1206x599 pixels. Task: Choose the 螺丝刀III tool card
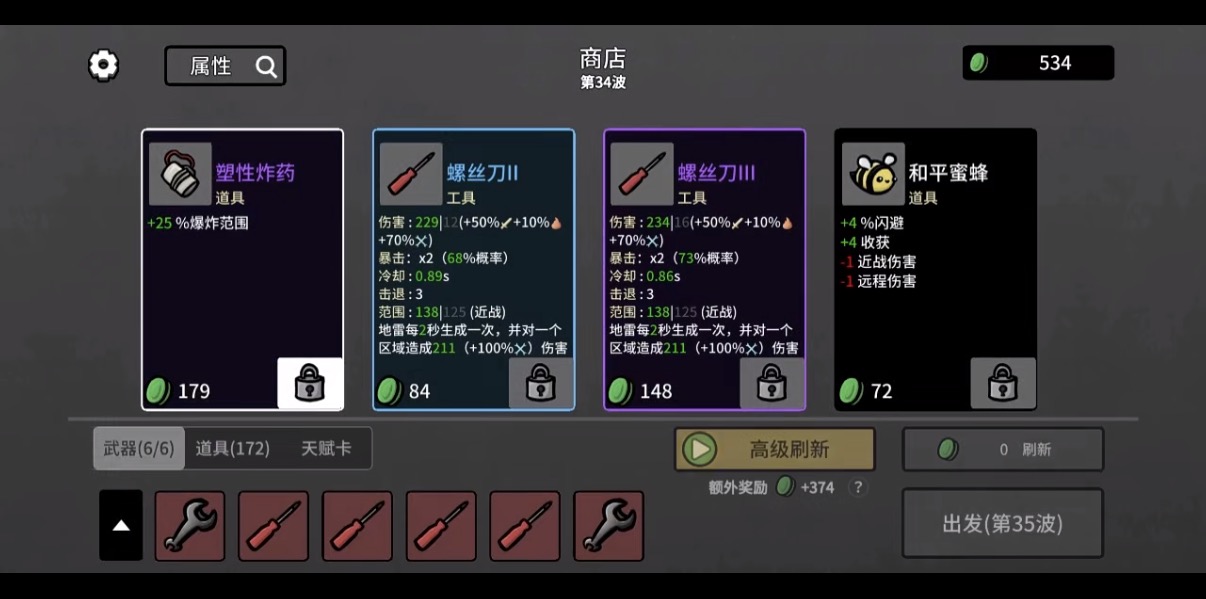704,260
